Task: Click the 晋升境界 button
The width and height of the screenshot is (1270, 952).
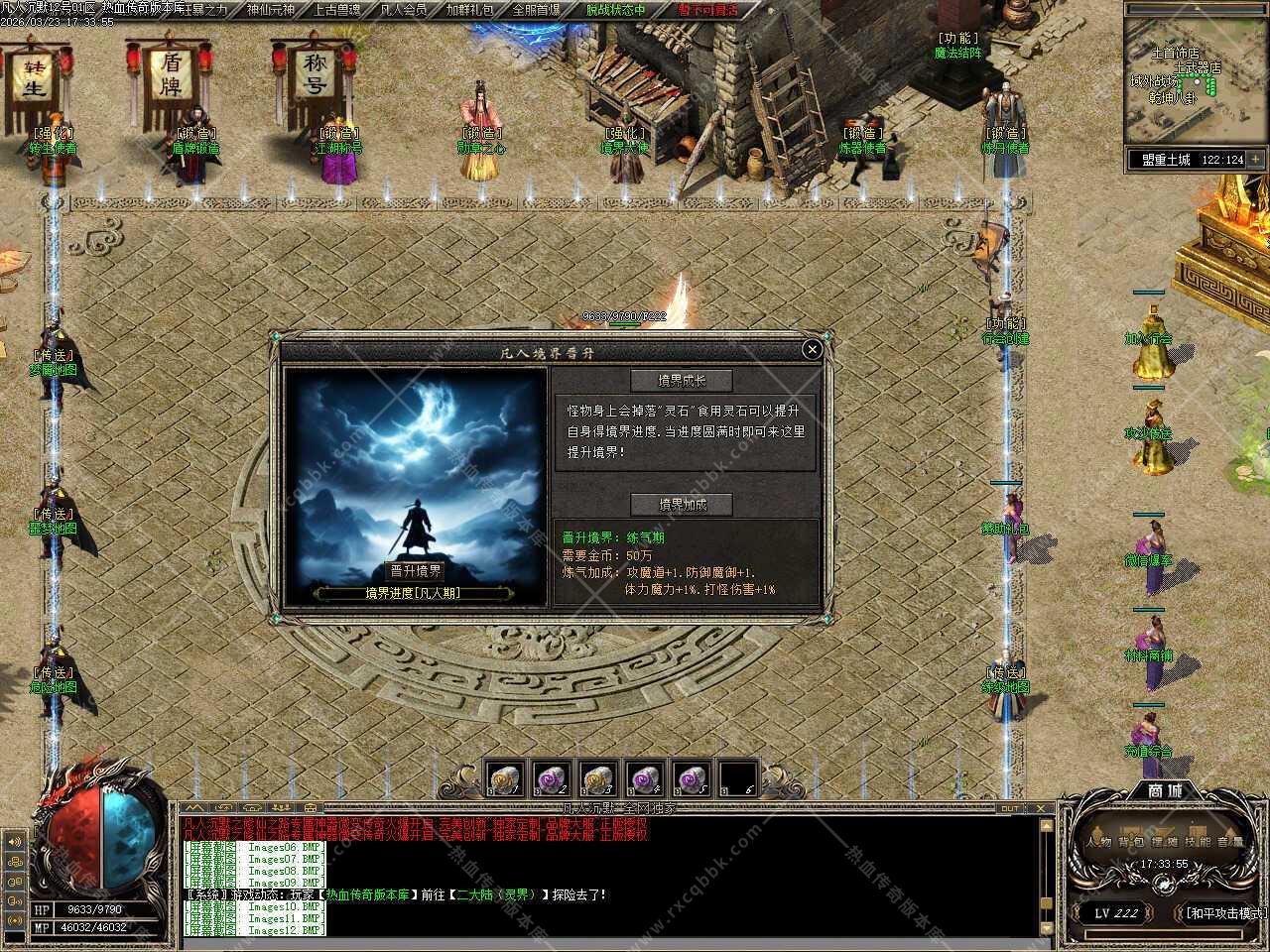Action: pyautogui.click(x=415, y=571)
